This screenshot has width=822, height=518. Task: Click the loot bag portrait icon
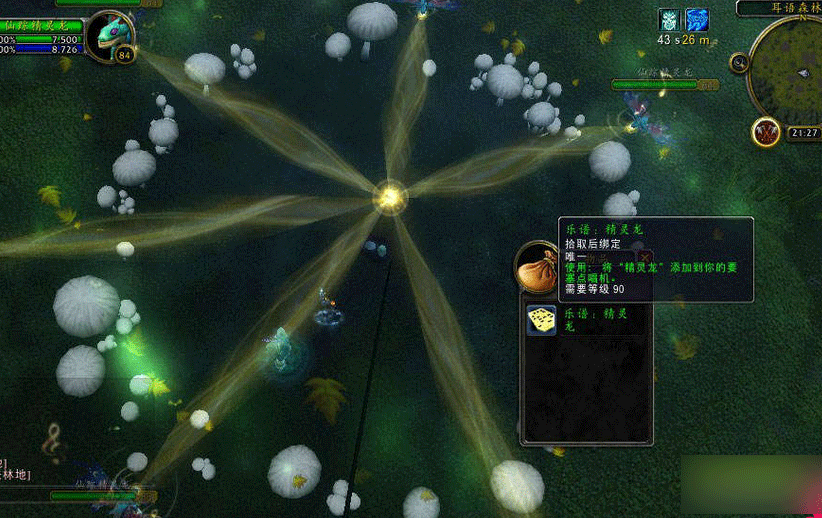click(x=538, y=265)
